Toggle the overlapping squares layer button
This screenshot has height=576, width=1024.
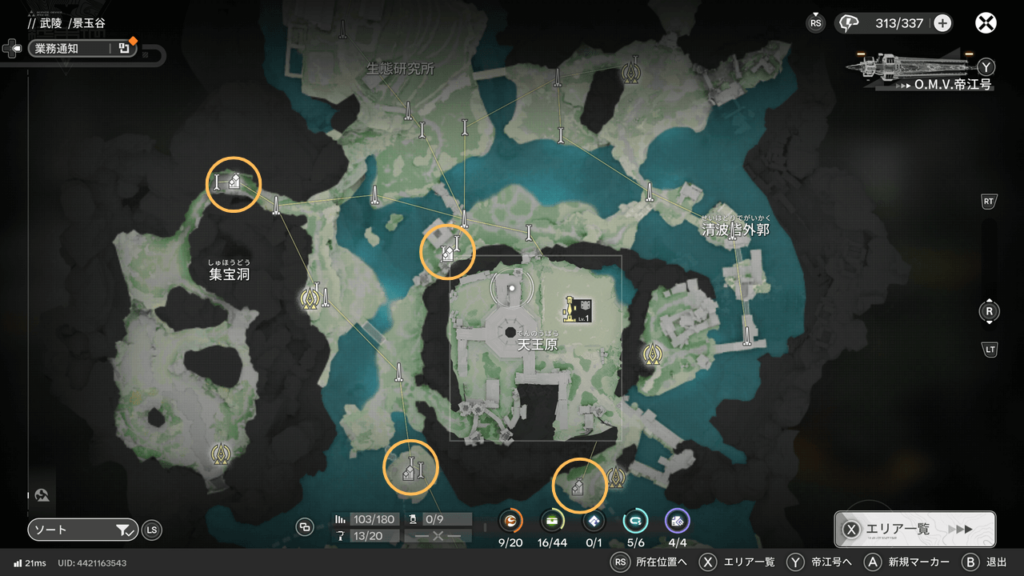(305, 527)
